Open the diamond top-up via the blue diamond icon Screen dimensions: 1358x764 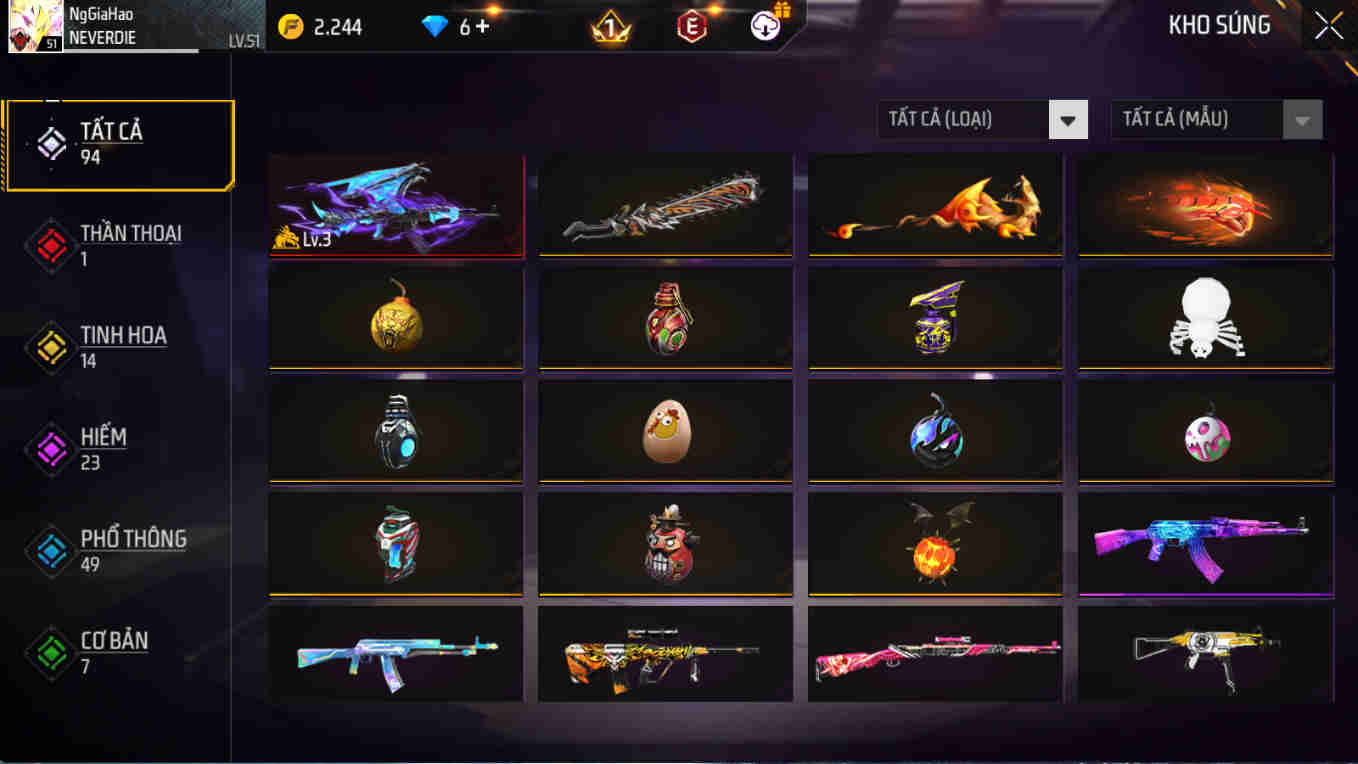pos(434,26)
